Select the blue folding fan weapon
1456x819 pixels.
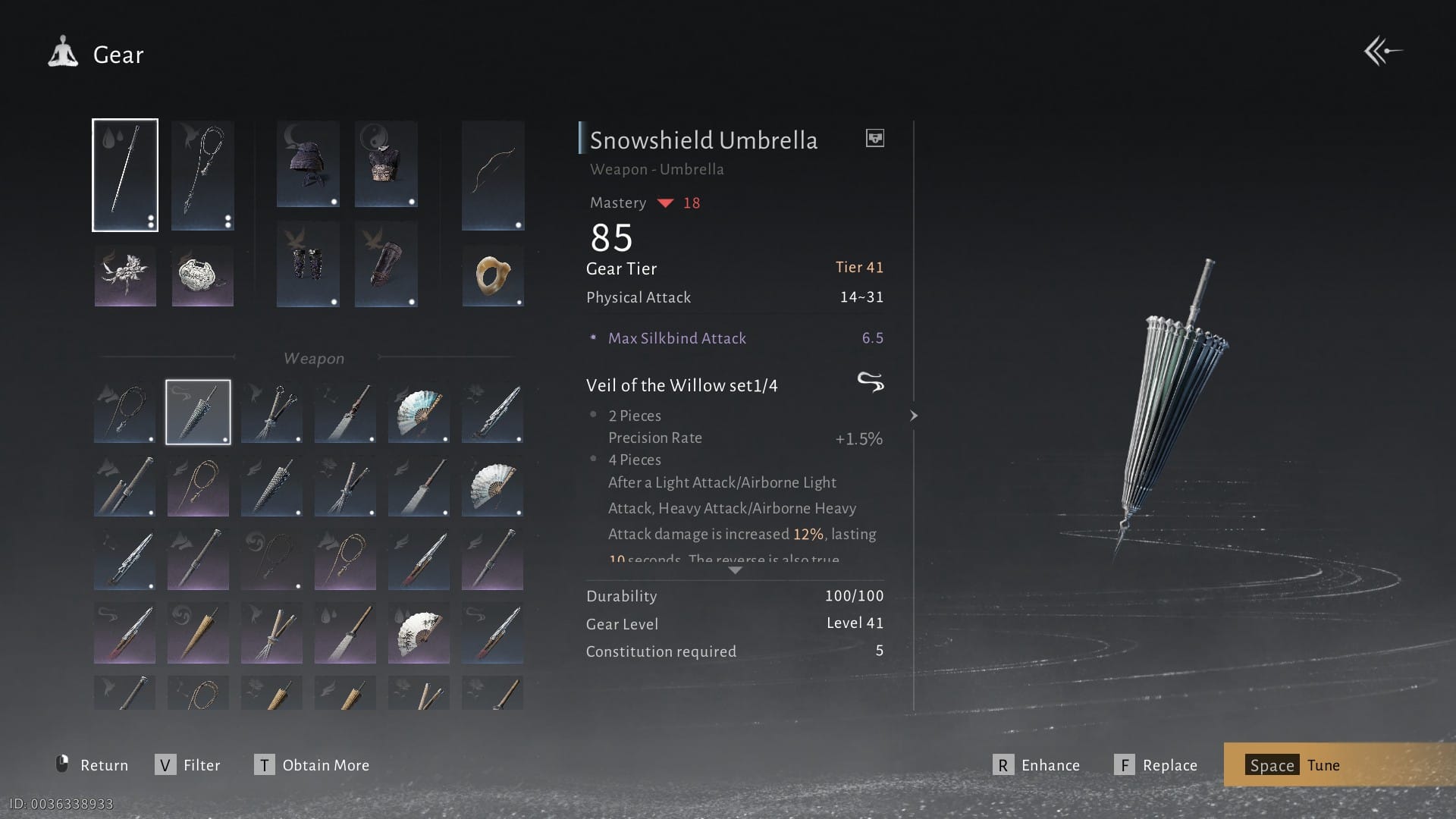click(x=419, y=412)
